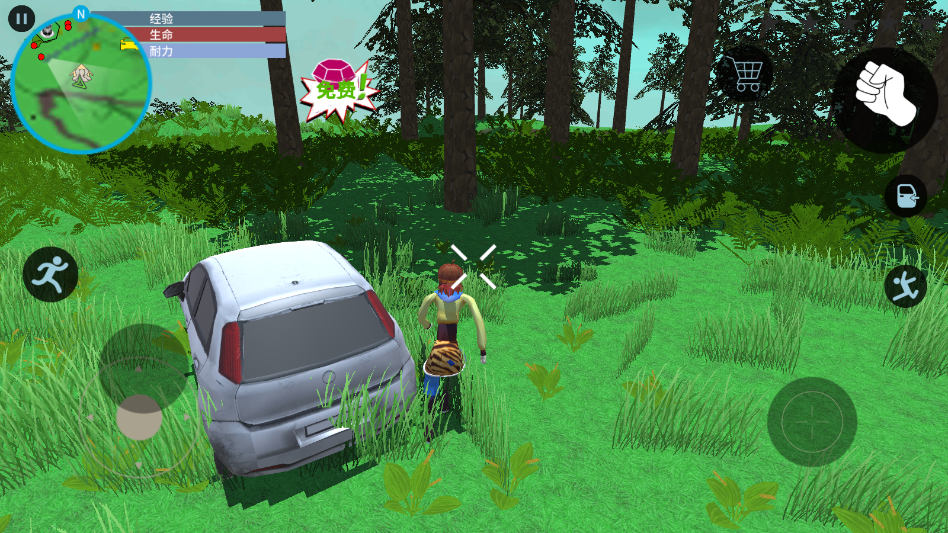The image size is (948, 533).
Task: Open the shopping cart store
Action: (746, 74)
